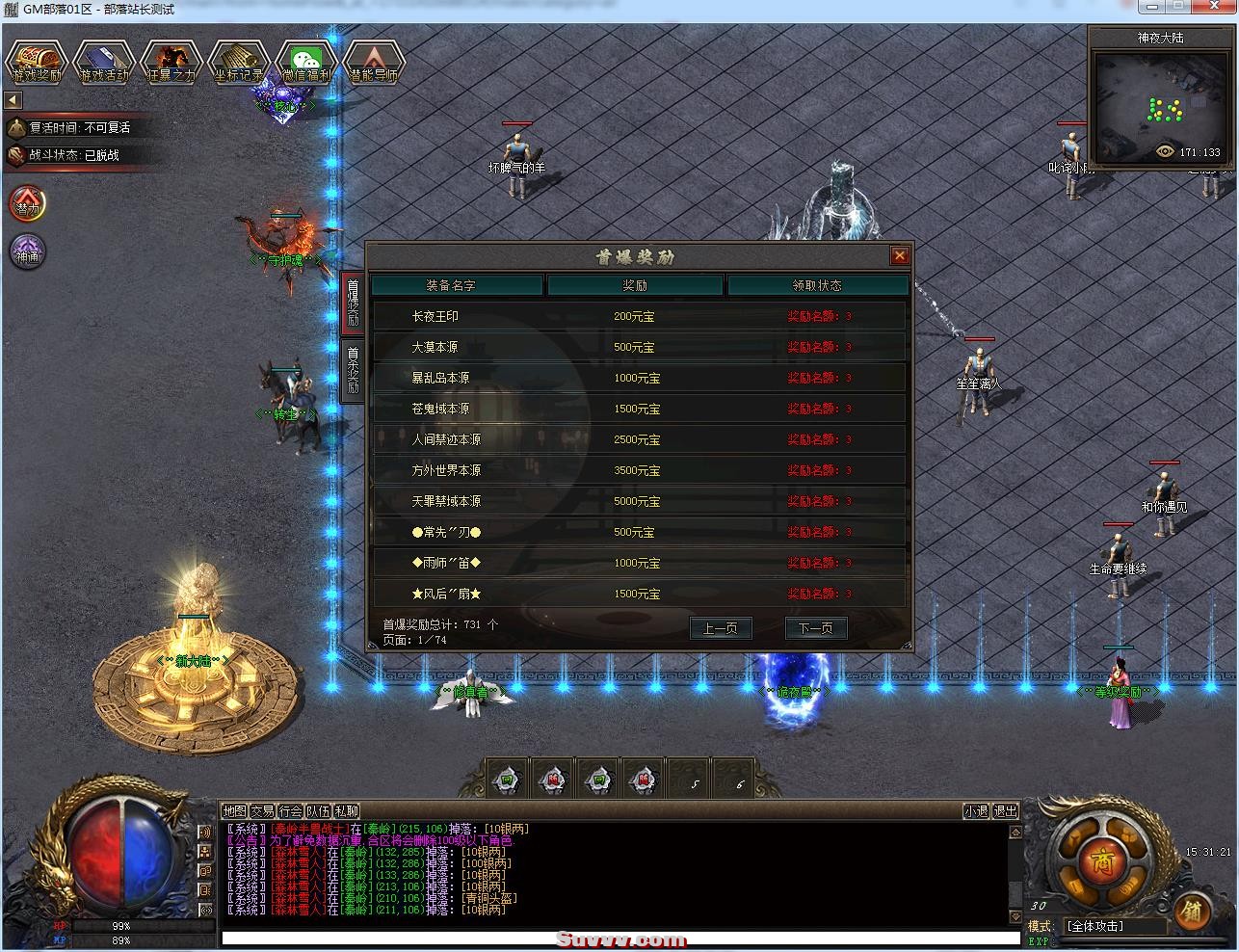The image size is (1239, 952).
Task: Open the 游戏奖励 treasure chest icon
Action: click(37, 63)
